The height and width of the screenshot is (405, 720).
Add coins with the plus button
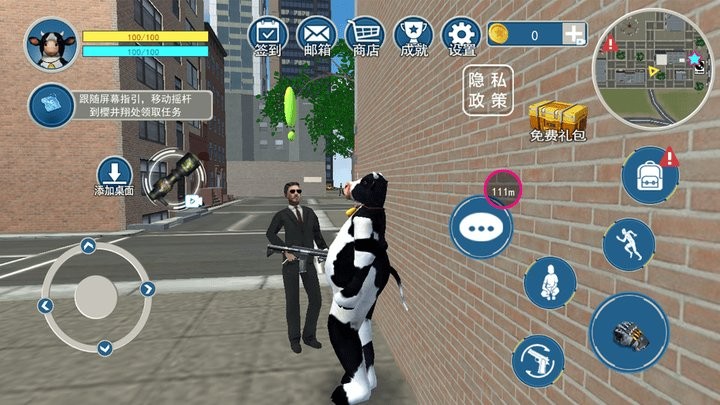tap(573, 35)
